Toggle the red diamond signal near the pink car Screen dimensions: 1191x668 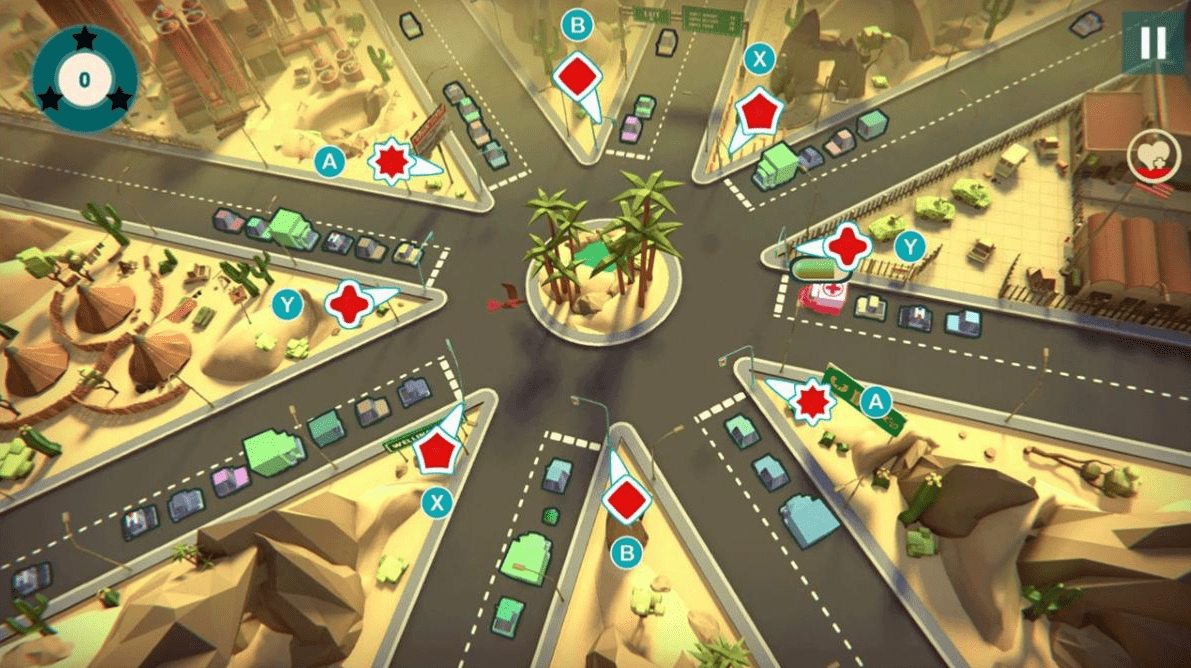pos(576,76)
